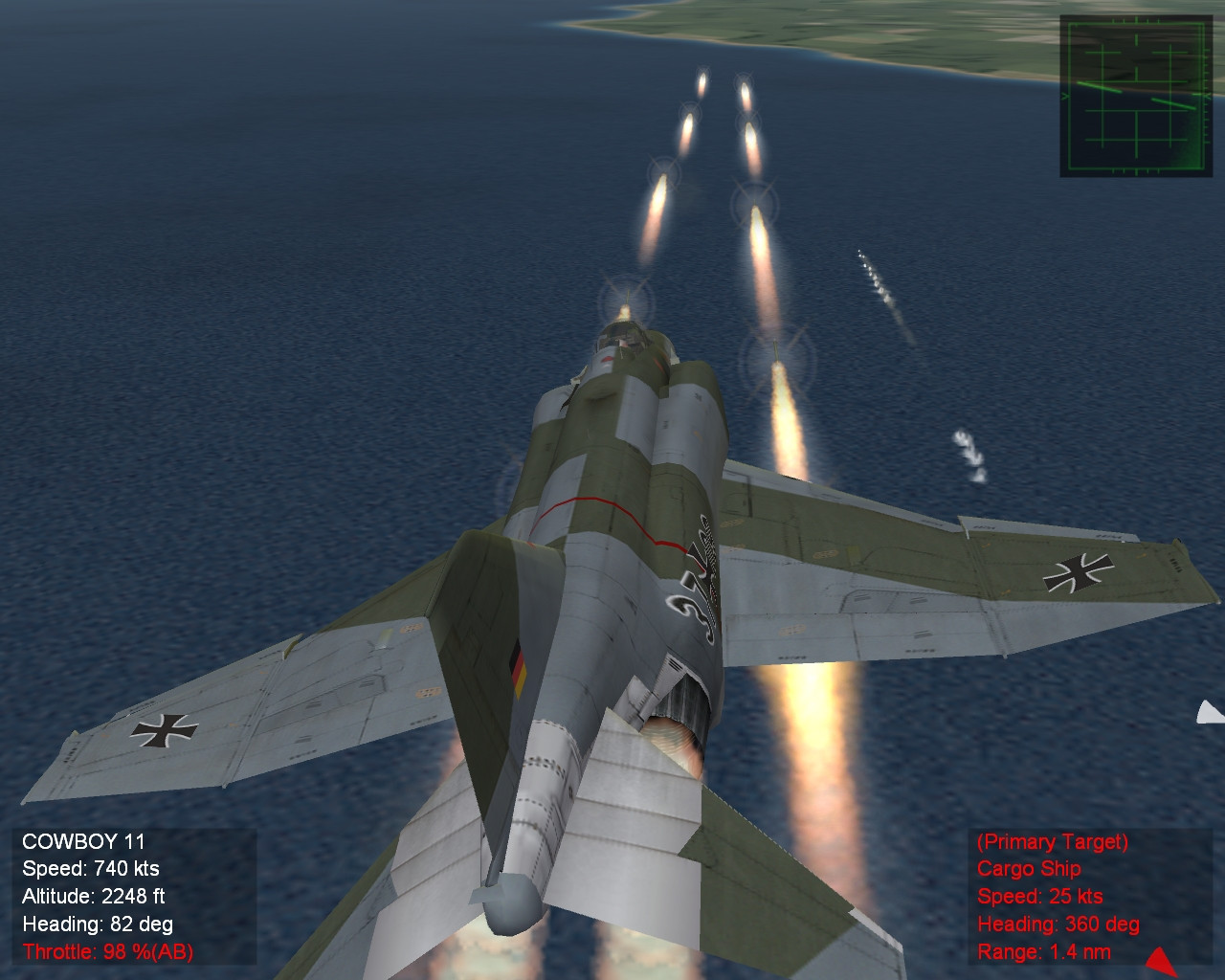Select the right chevron marker on the radar
This screenshot has width=1225, height=980.
point(1208,96)
